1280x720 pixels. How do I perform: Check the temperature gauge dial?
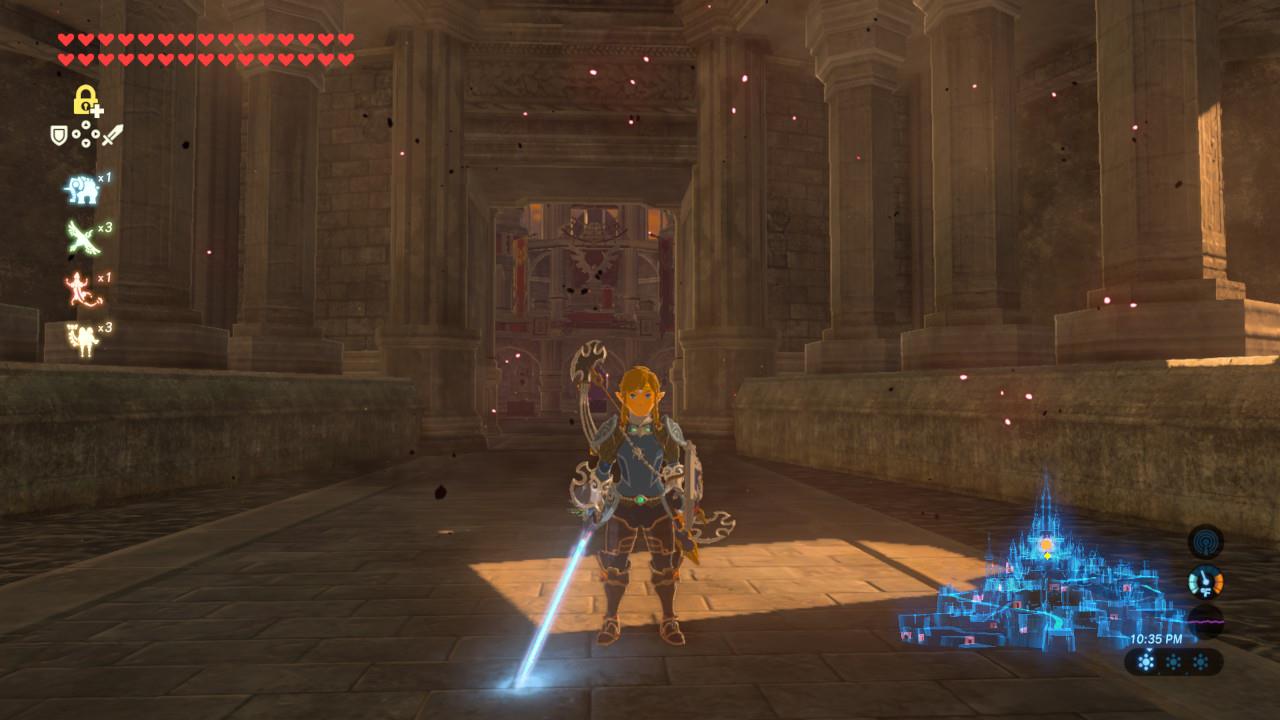click(x=1205, y=581)
